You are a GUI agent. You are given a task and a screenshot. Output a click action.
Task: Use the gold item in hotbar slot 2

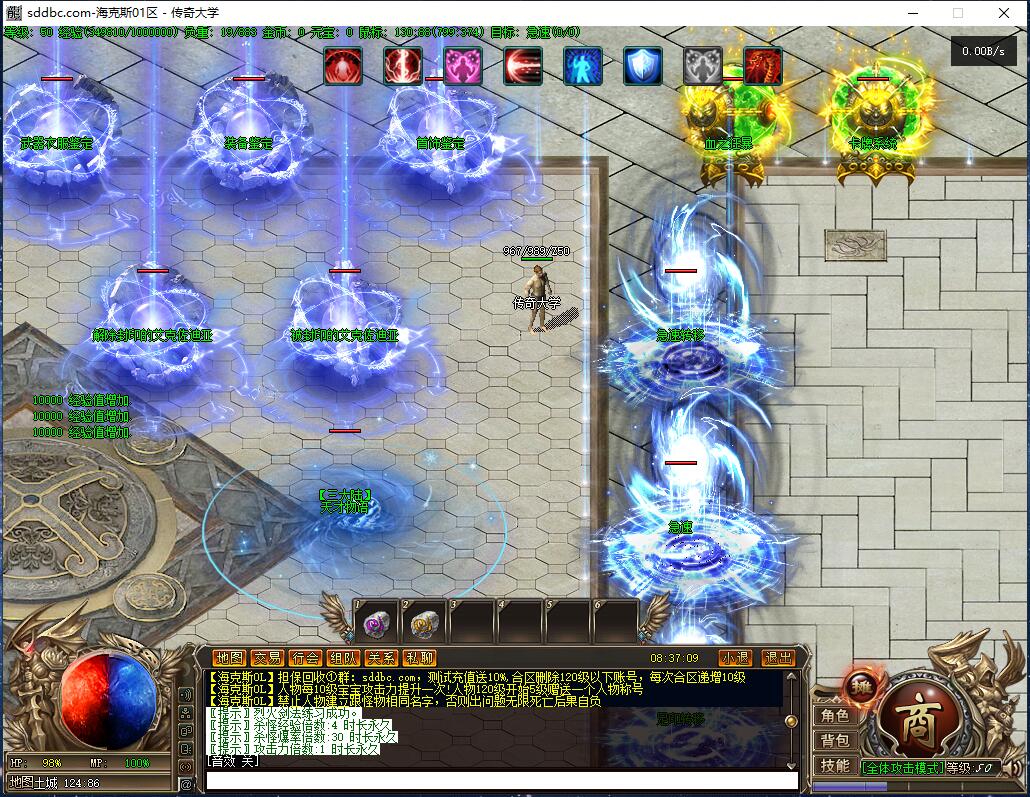pyautogui.click(x=424, y=624)
